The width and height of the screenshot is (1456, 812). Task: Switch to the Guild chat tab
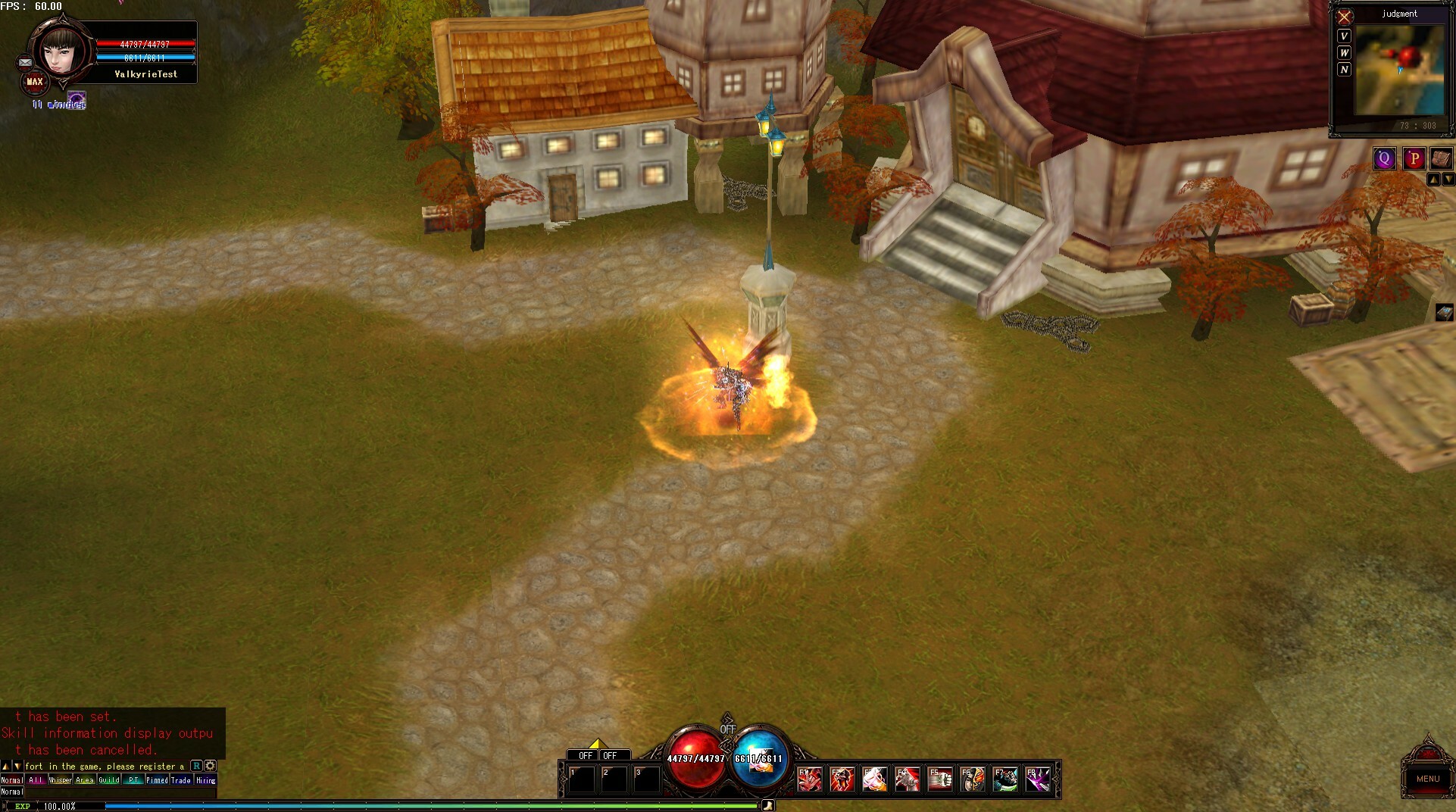tap(109, 779)
